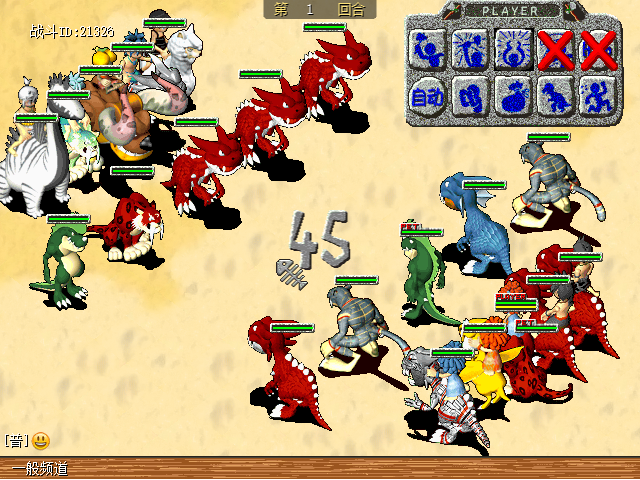
Task: Choose the attack command icon
Action: click(x=429, y=48)
